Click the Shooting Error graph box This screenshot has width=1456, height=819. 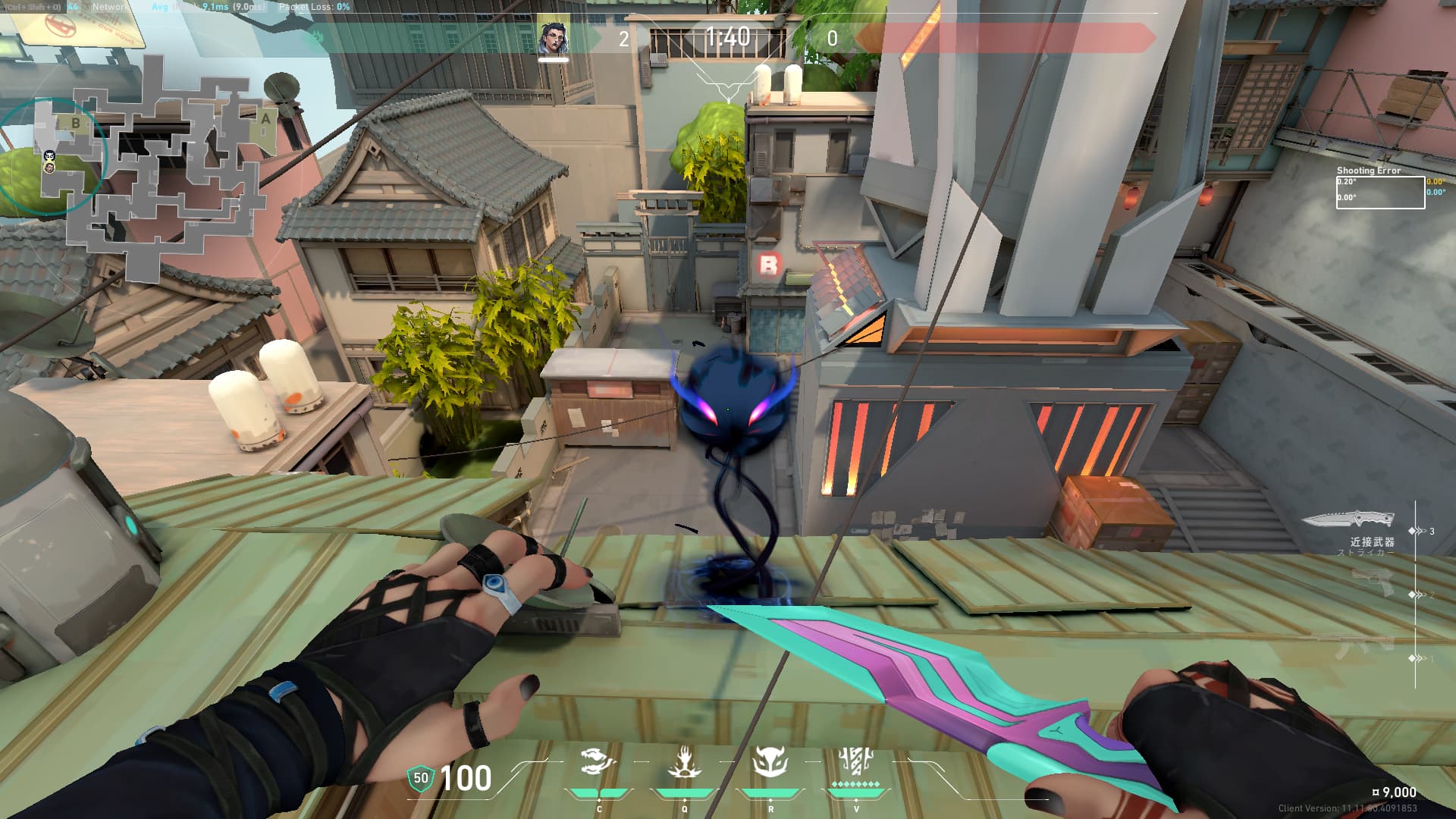click(x=1379, y=193)
